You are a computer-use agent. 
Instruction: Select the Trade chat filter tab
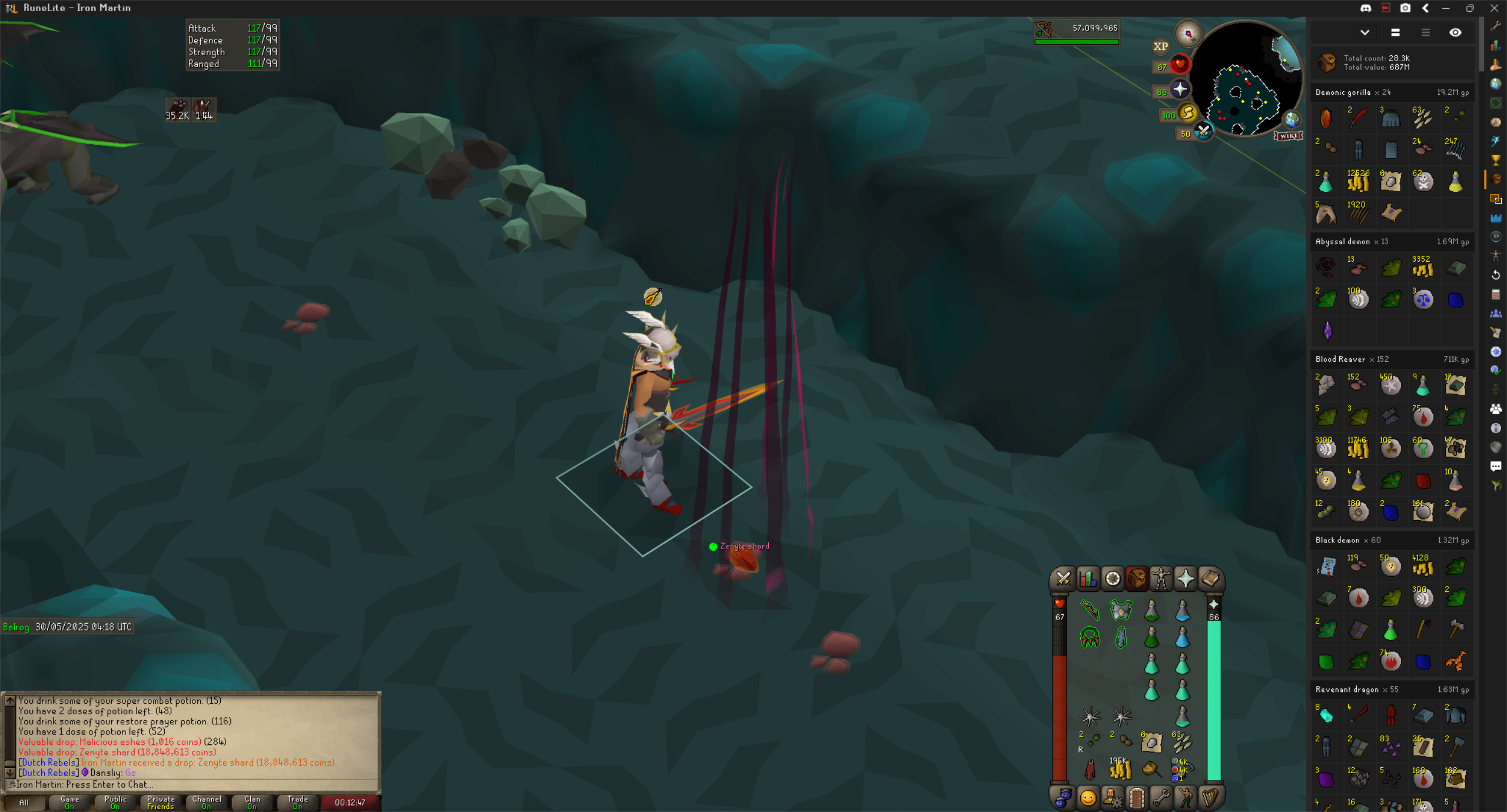point(297,802)
